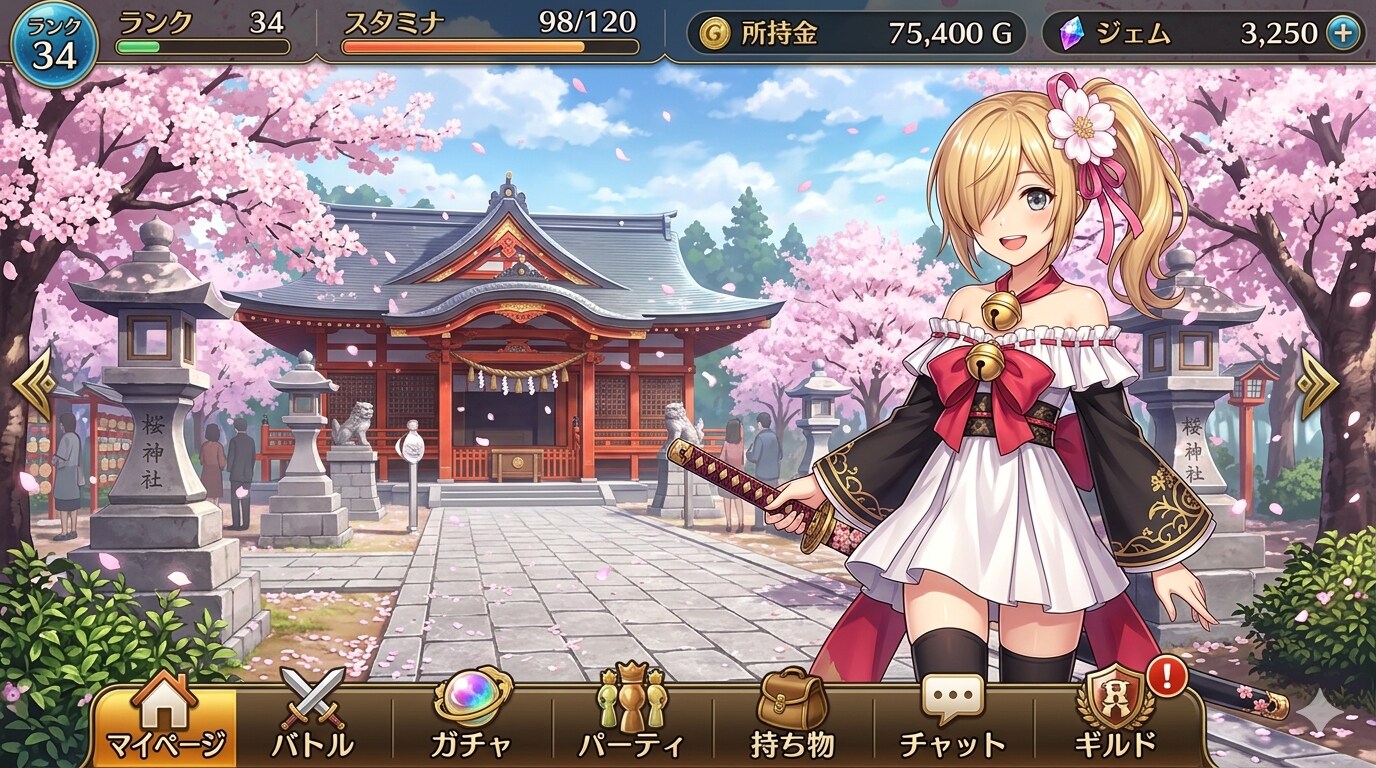Open the 持ち物 inventory bag

click(x=792, y=718)
